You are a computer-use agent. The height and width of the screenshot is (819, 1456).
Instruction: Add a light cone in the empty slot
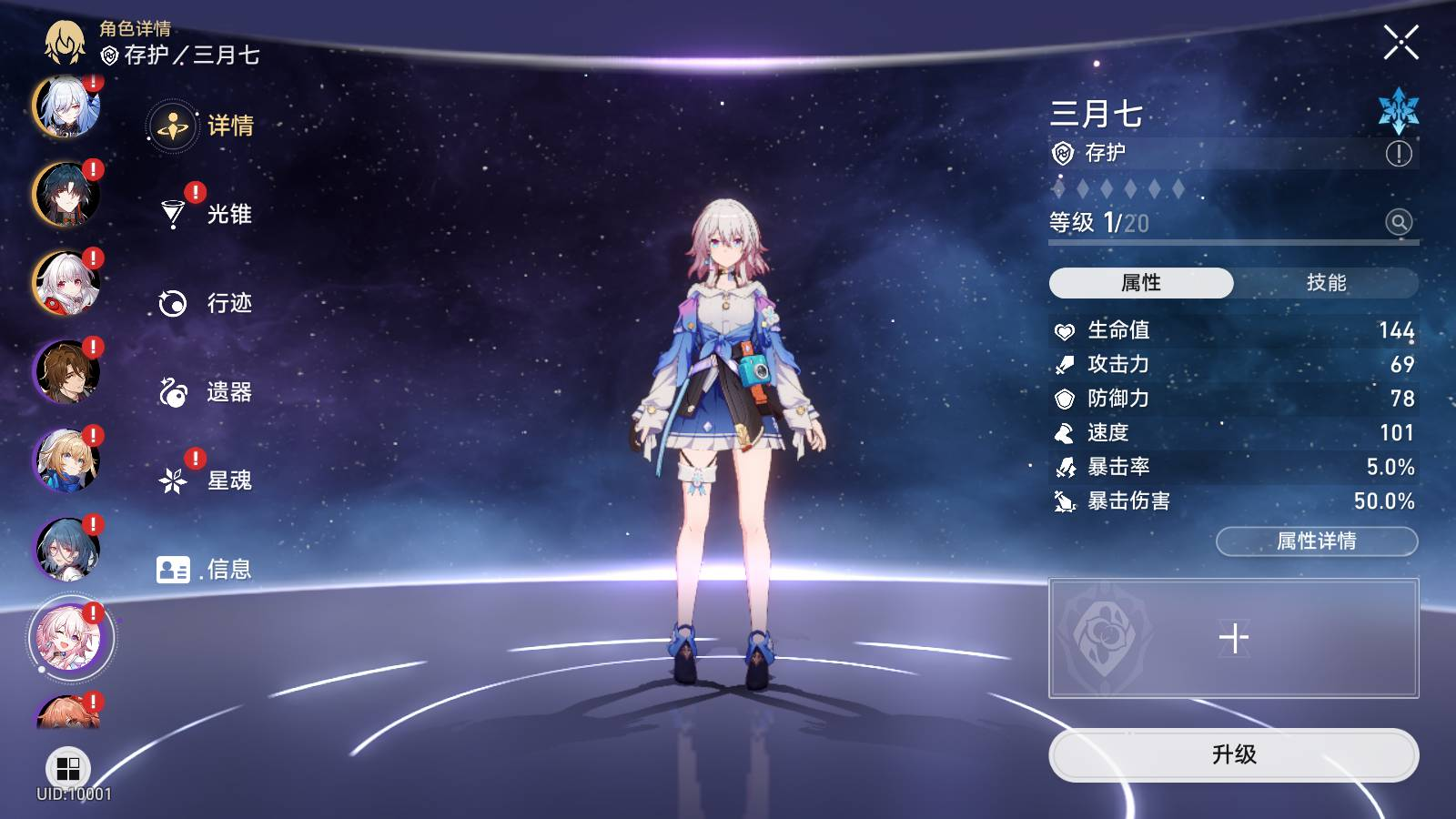point(1233,638)
